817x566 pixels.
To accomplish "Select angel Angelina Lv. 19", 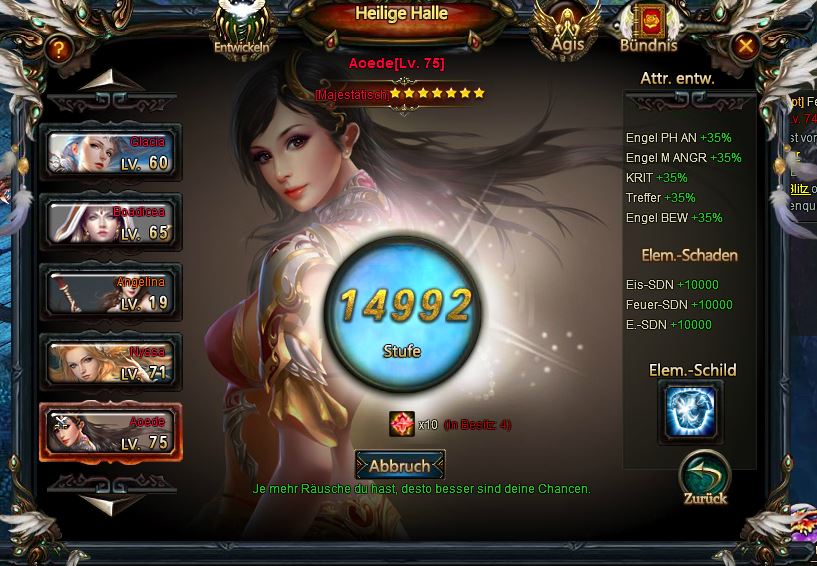I will pos(110,293).
